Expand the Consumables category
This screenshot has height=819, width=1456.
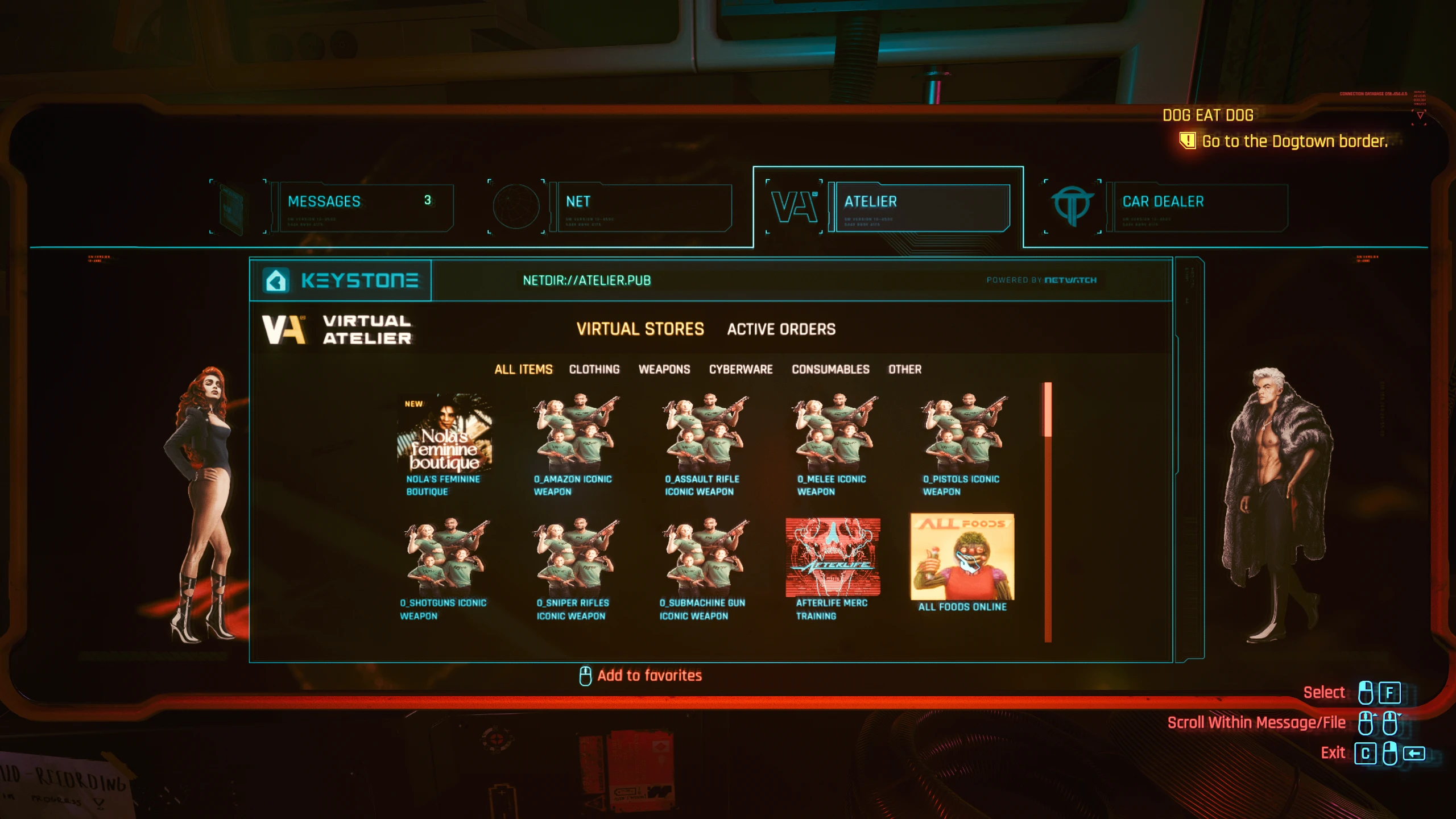(x=830, y=369)
